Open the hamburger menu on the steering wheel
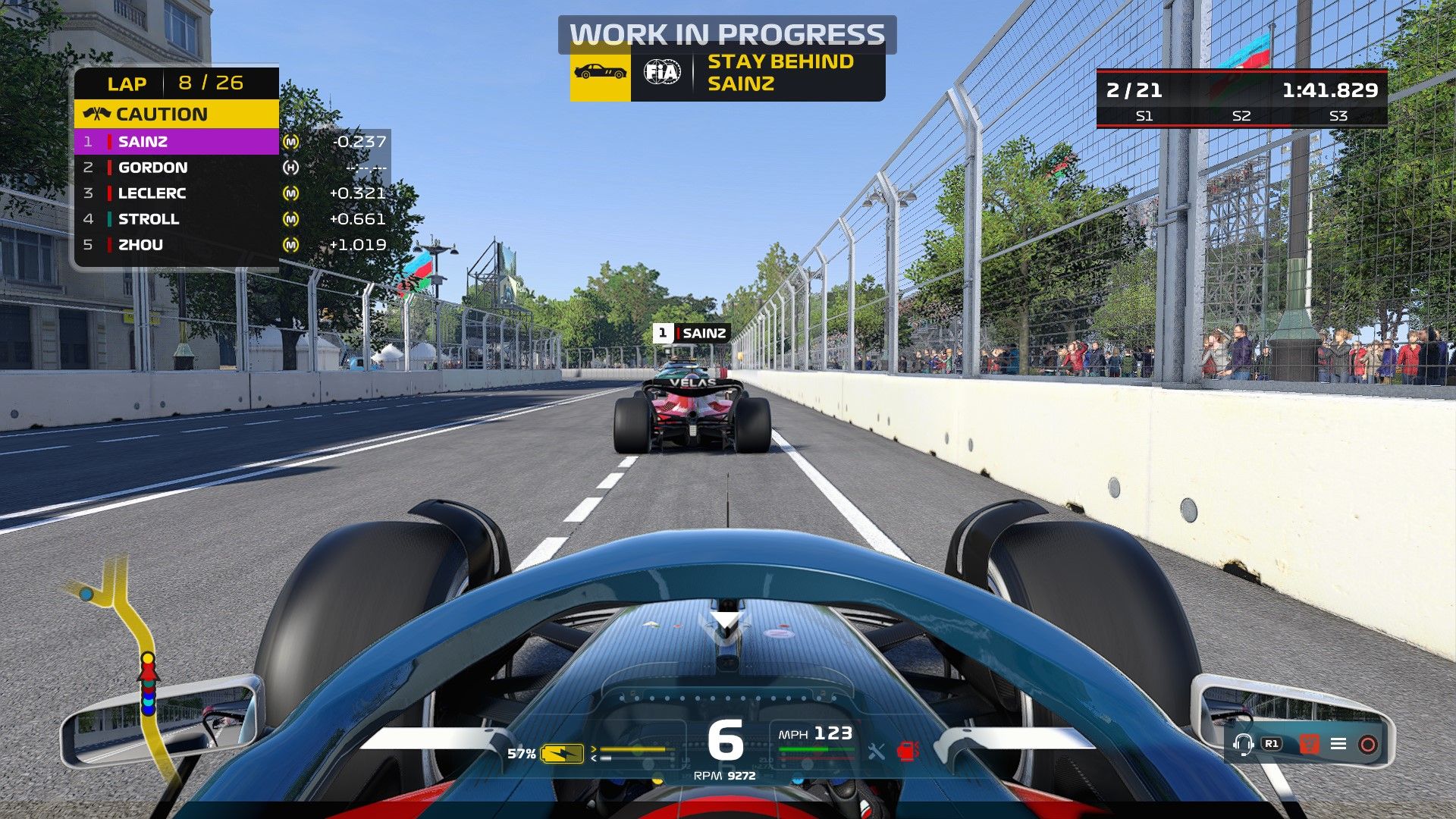The width and height of the screenshot is (1456, 819). 1338,743
